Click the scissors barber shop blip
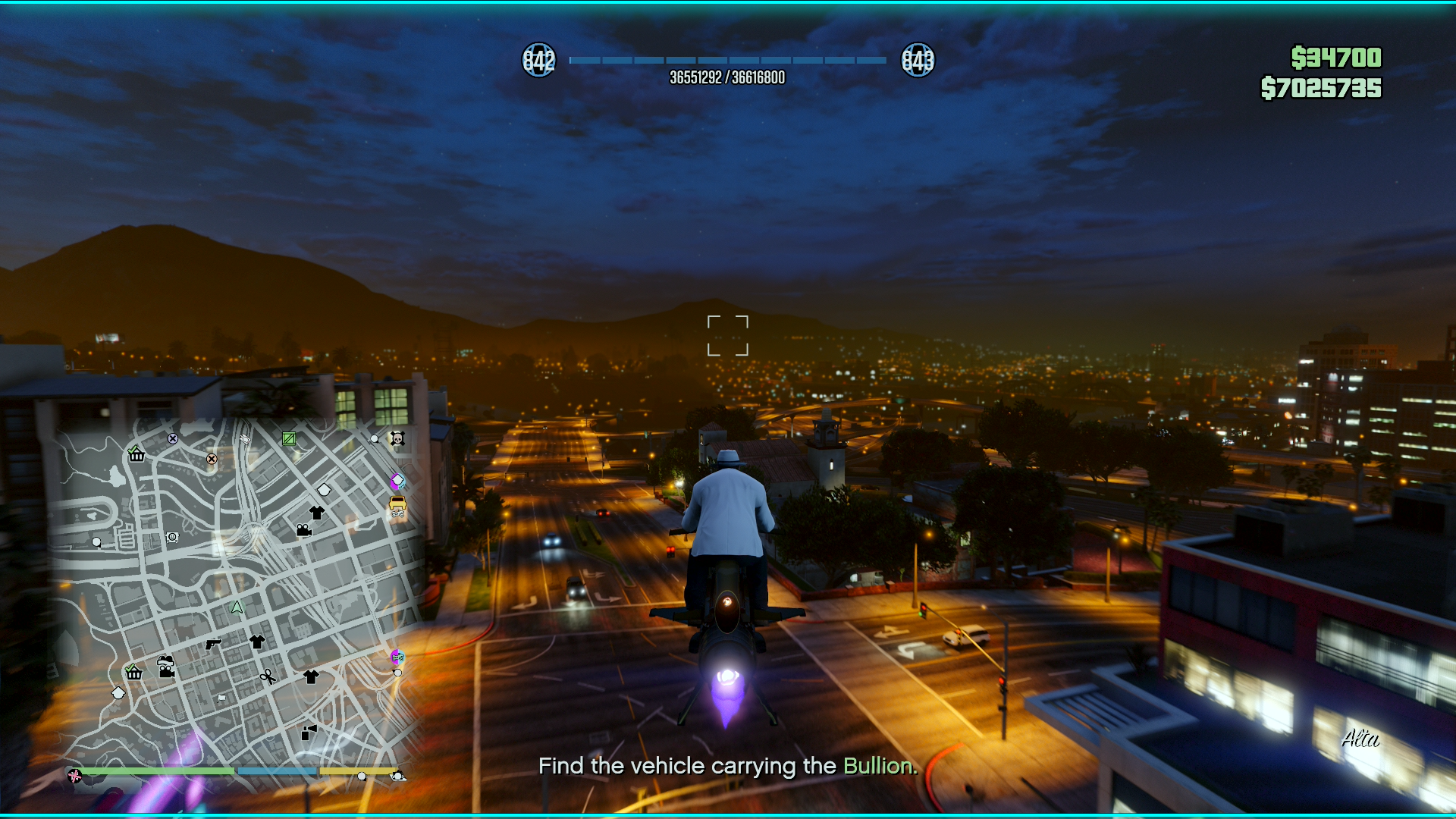The width and height of the screenshot is (1456, 819). [267, 677]
